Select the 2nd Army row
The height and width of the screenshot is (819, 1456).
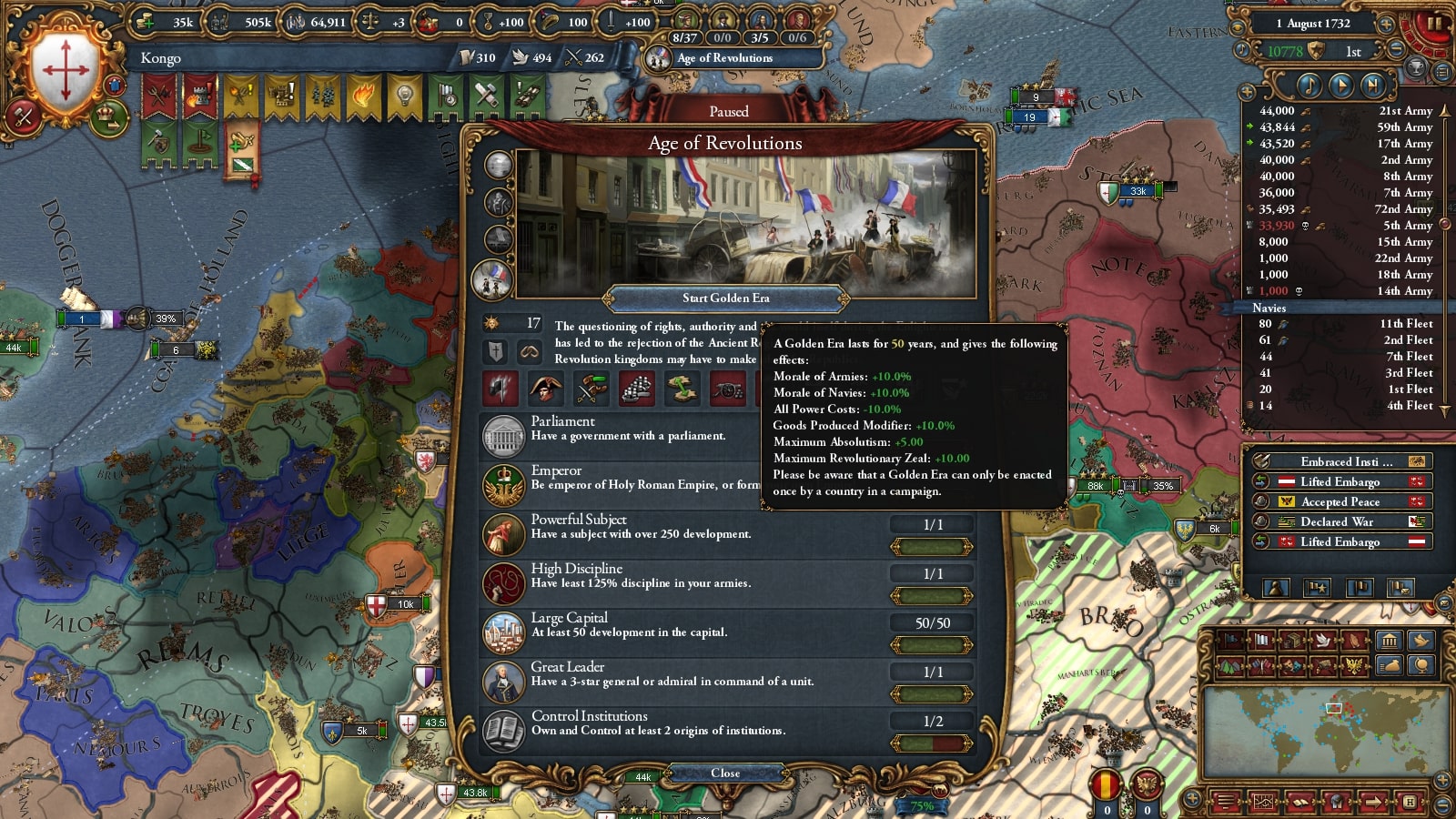point(1345,160)
